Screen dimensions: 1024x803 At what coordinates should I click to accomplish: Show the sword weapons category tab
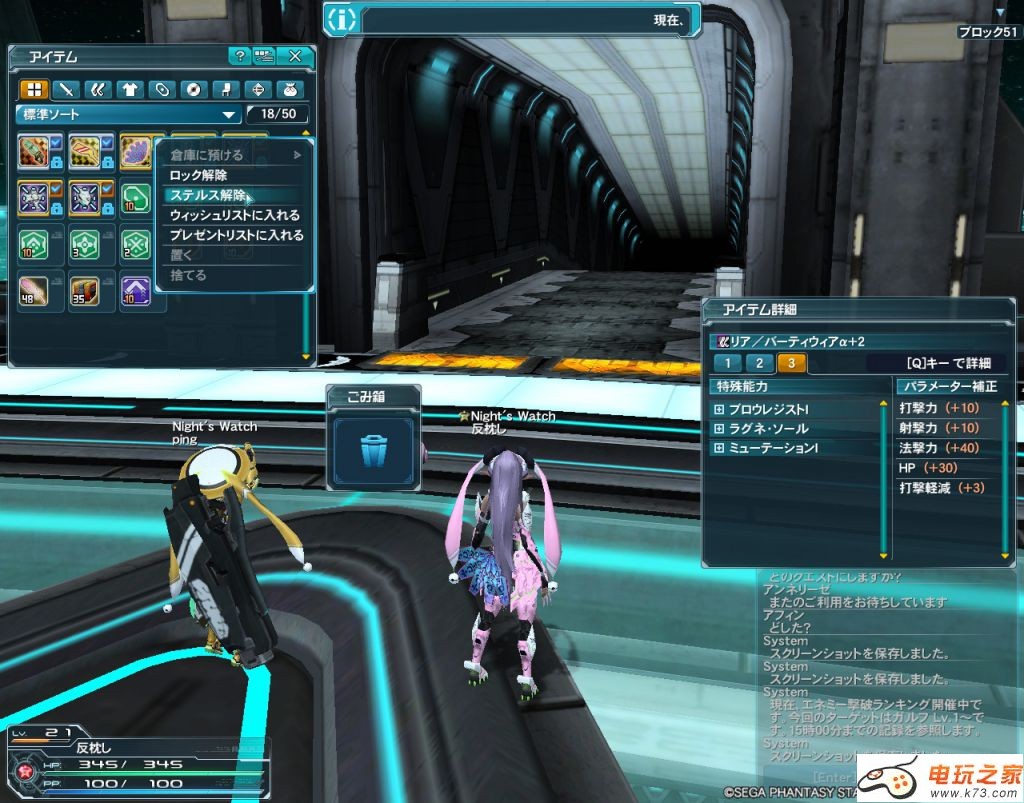(65, 89)
